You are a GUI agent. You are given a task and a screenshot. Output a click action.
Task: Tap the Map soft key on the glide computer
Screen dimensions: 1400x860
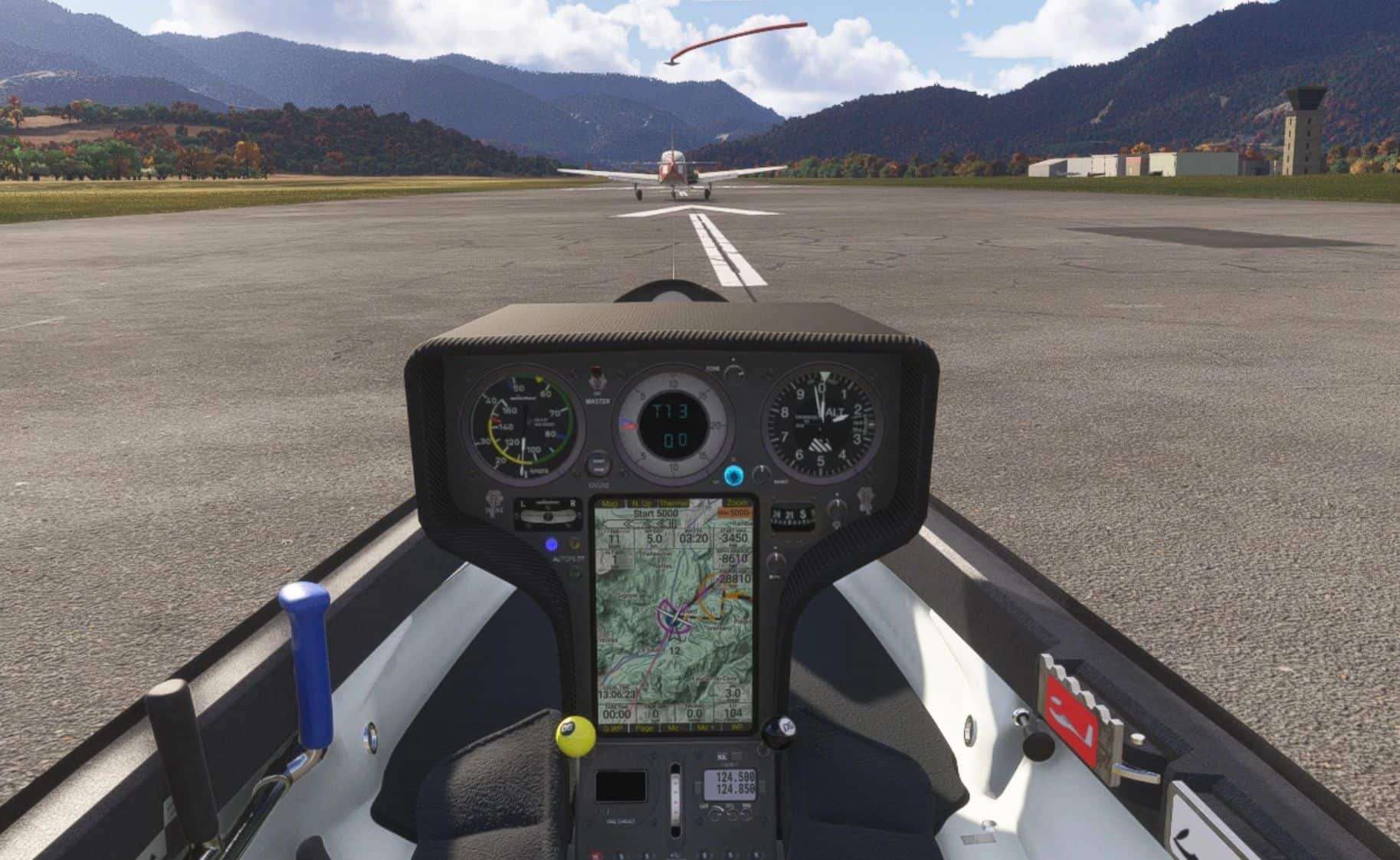coord(610,504)
